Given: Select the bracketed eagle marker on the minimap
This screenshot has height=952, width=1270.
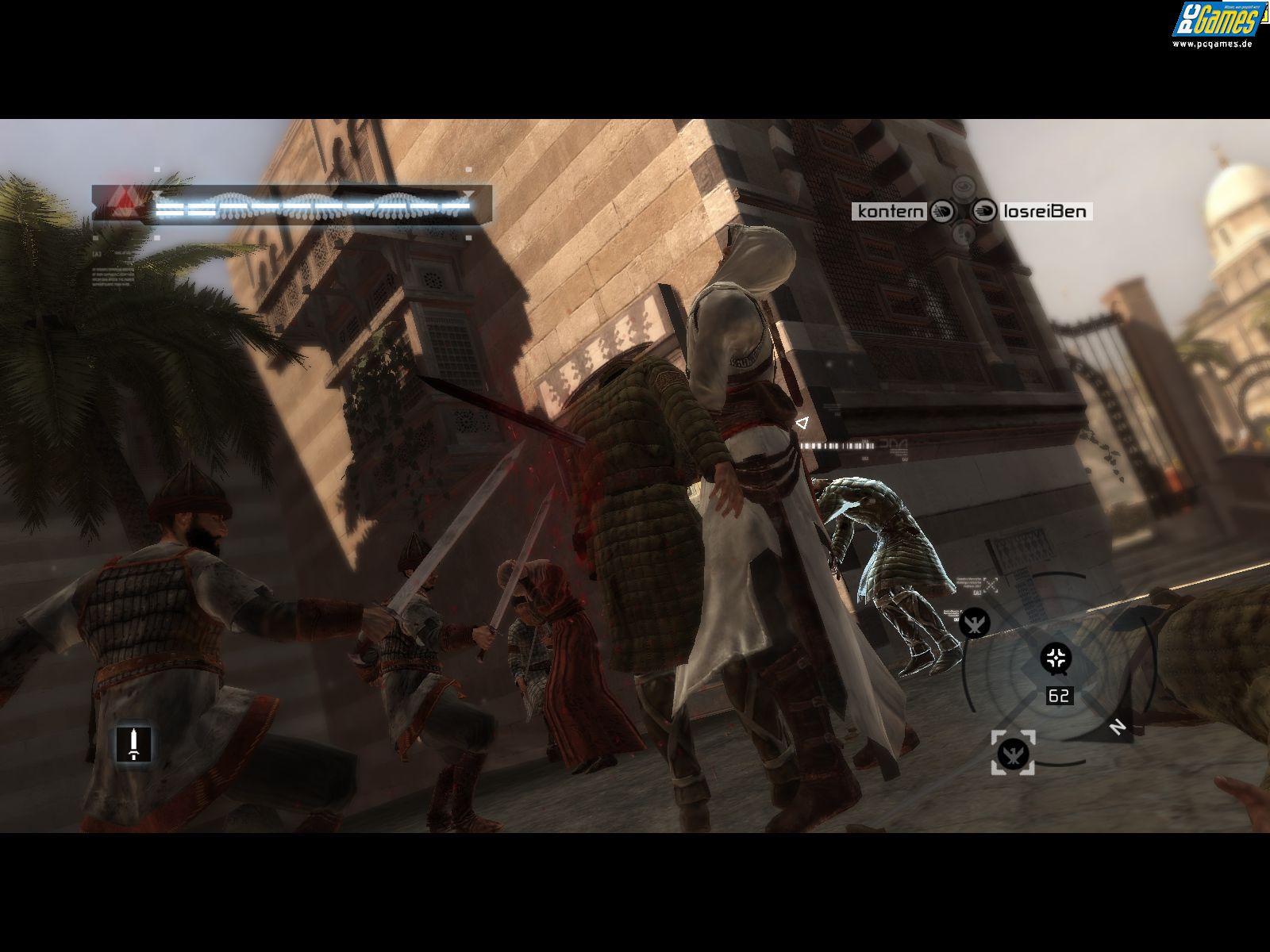Looking at the screenshot, I should 1013,753.
